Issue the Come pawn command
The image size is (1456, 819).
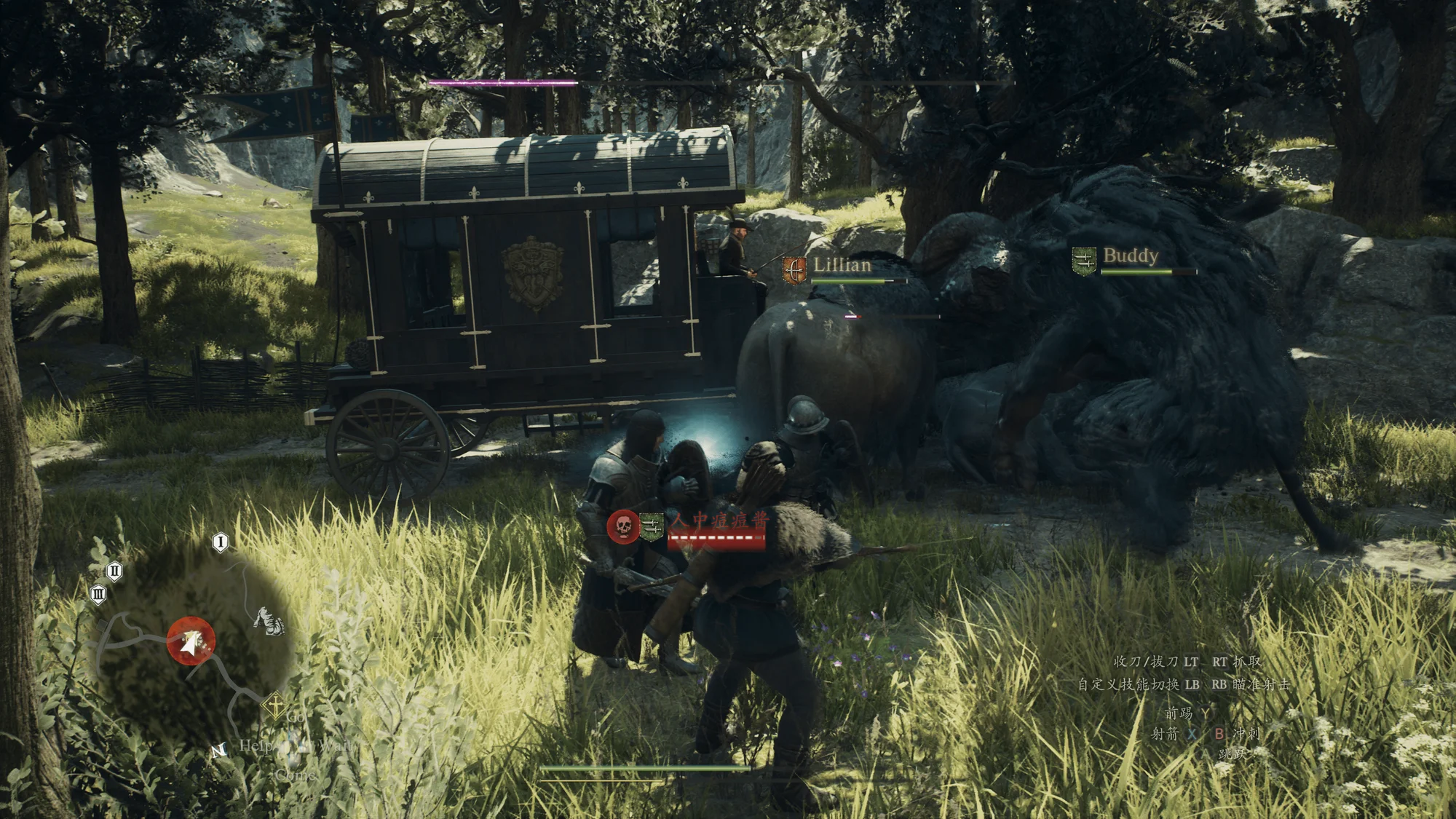pyautogui.click(x=296, y=775)
